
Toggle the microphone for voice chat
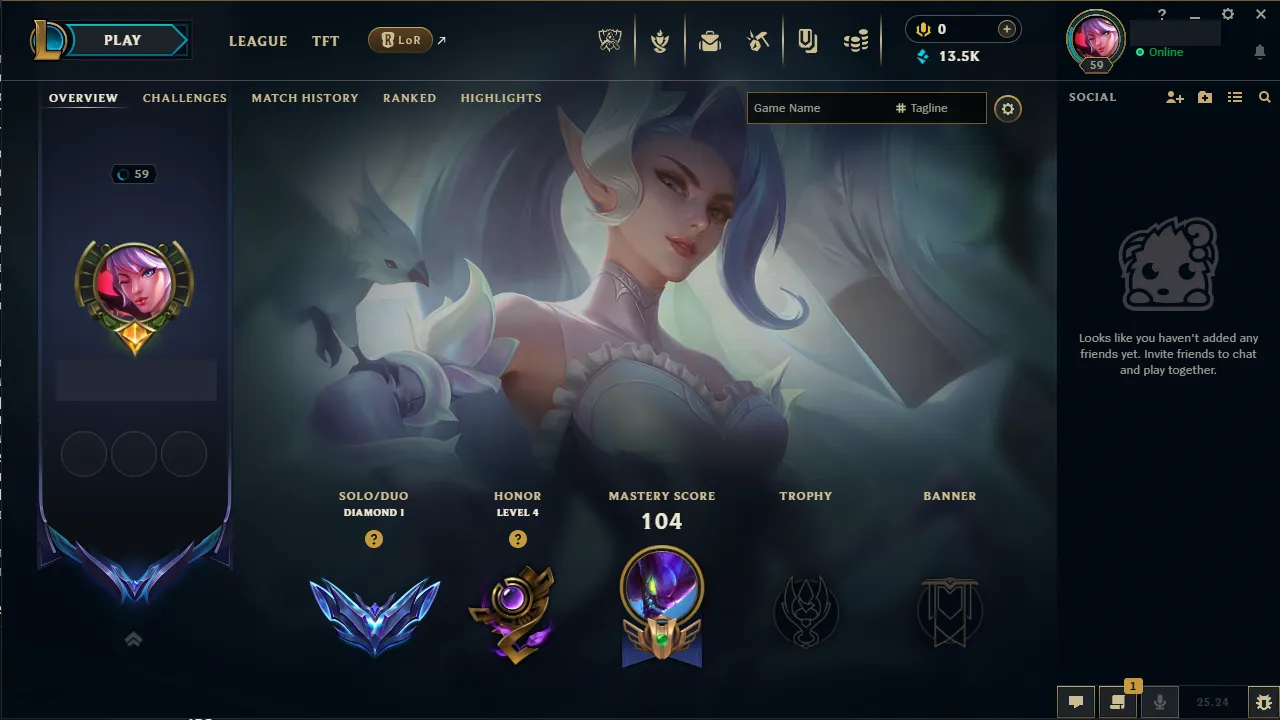(1160, 700)
